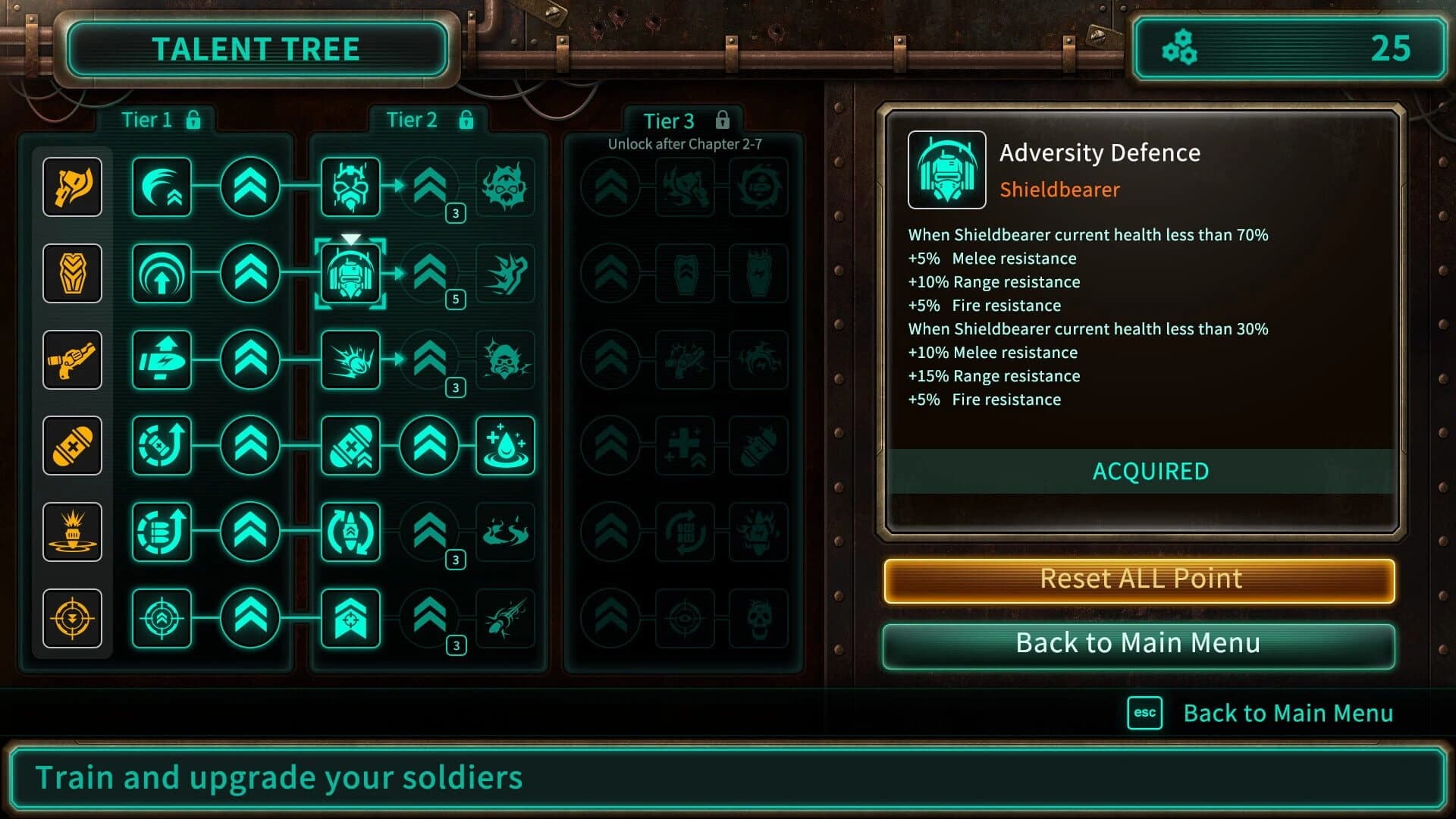Select the healing water-drop talent in Tier 2
The image size is (1456, 819).
(507, 447)
